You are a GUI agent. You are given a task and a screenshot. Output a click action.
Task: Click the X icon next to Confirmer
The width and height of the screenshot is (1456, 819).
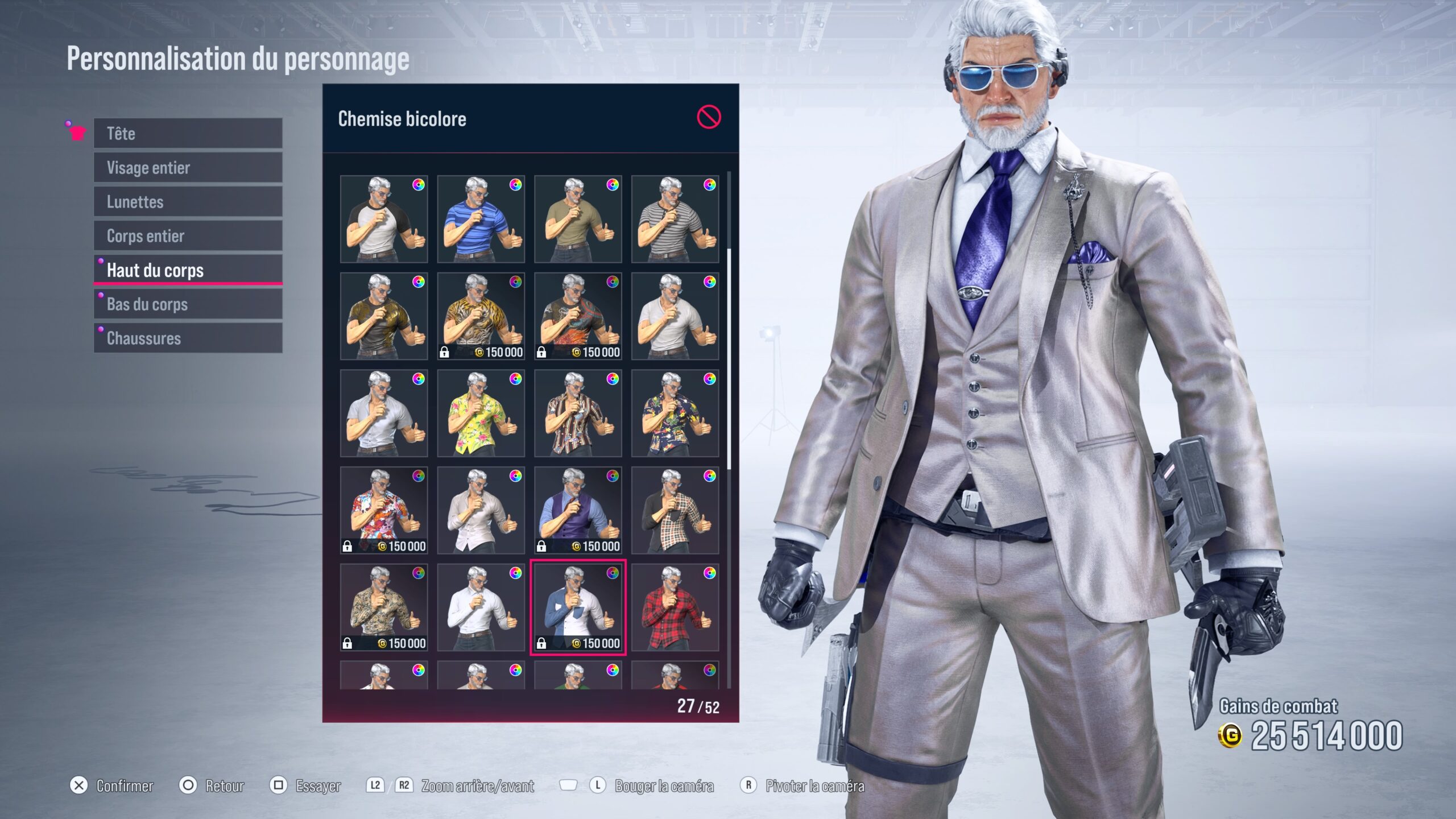[79, 787]
